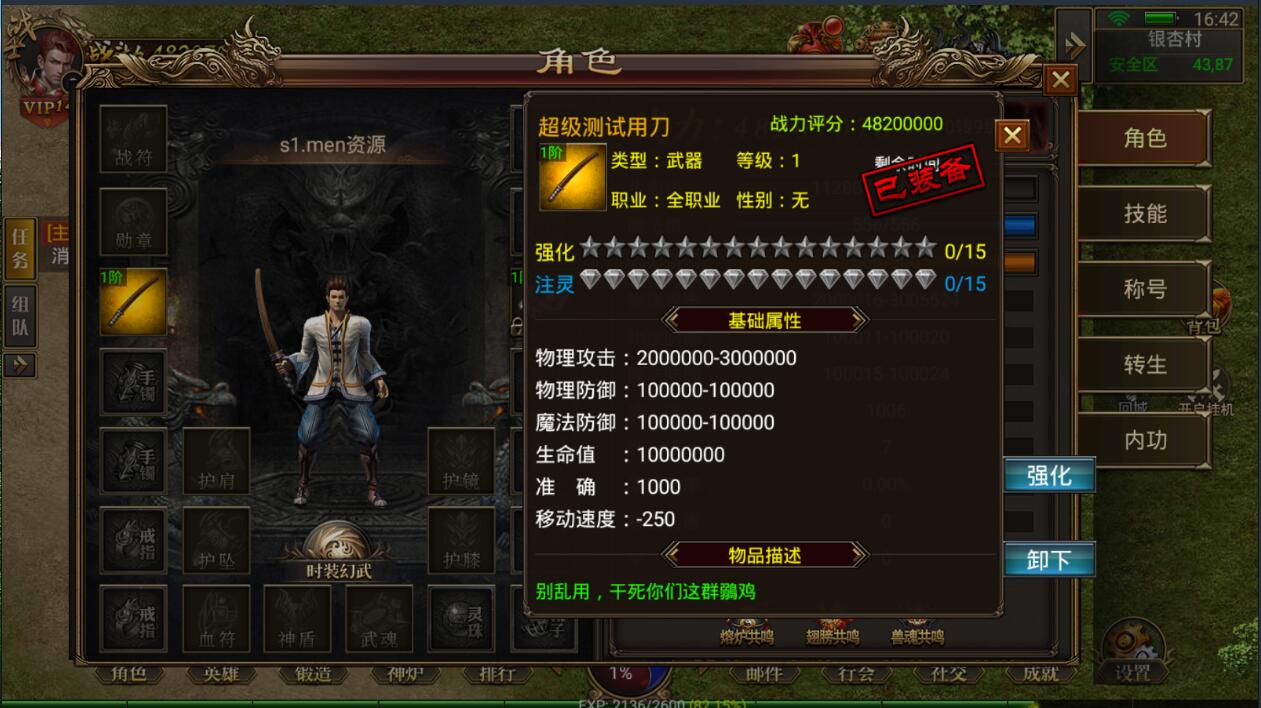Select the equipped sword weapon slot

133,302
